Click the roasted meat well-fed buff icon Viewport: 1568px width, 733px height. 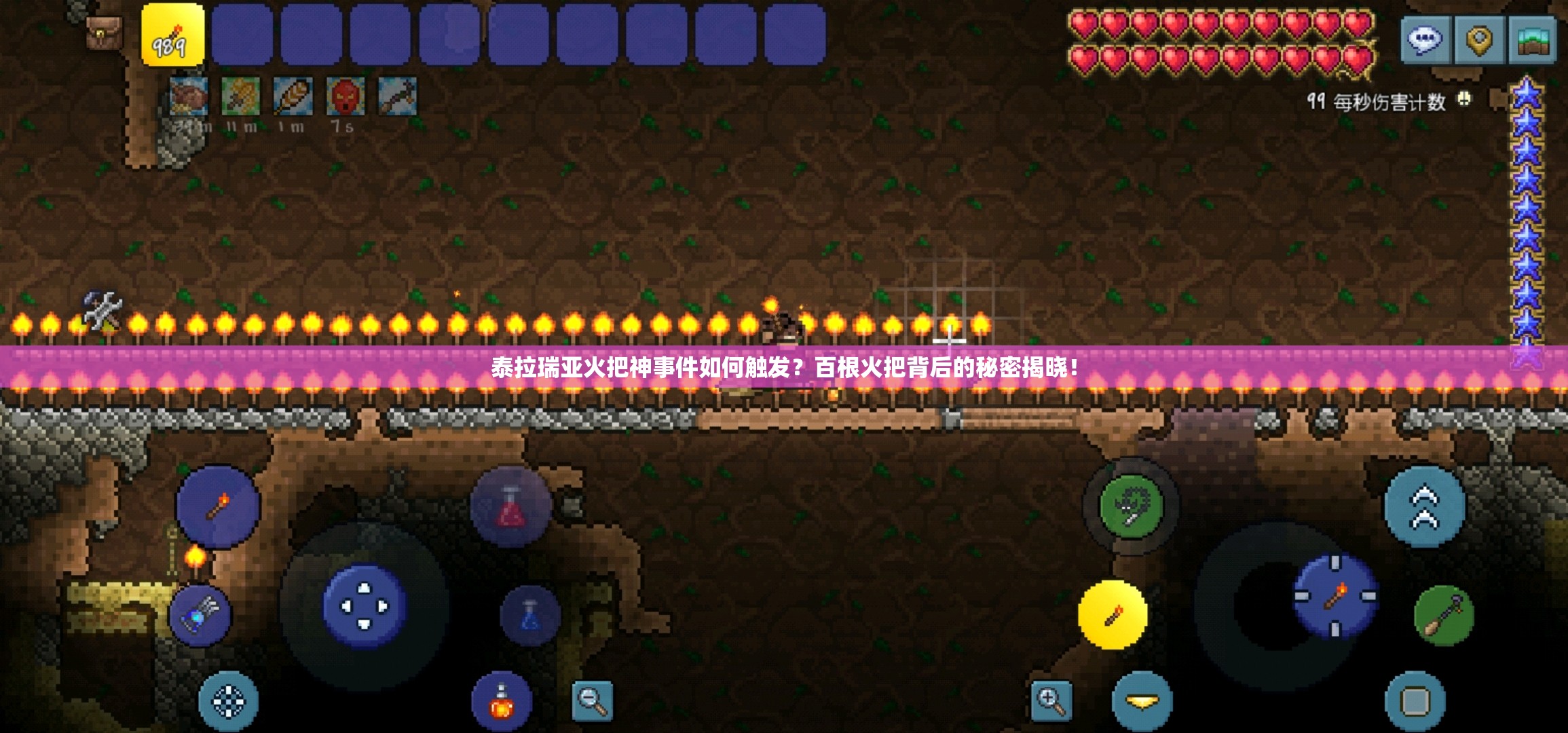tap(188, 96)
